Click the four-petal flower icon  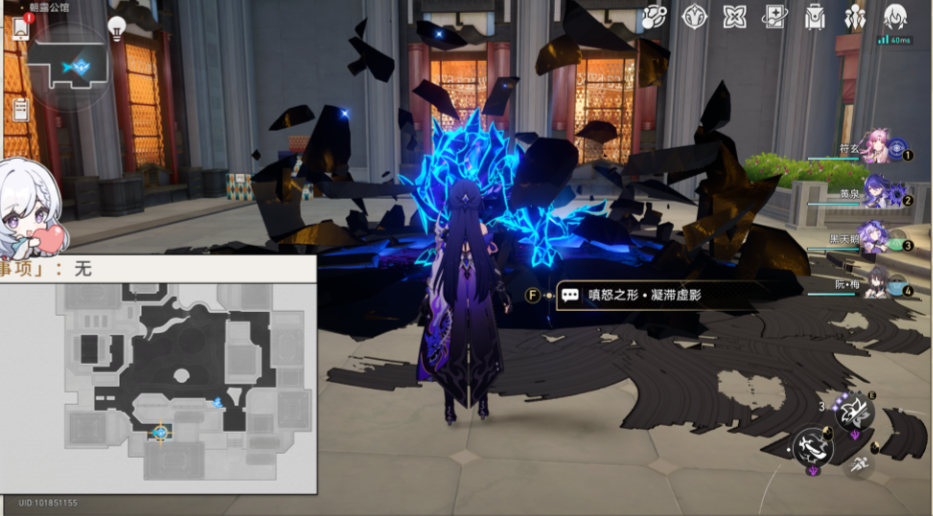tap(734, 17)
